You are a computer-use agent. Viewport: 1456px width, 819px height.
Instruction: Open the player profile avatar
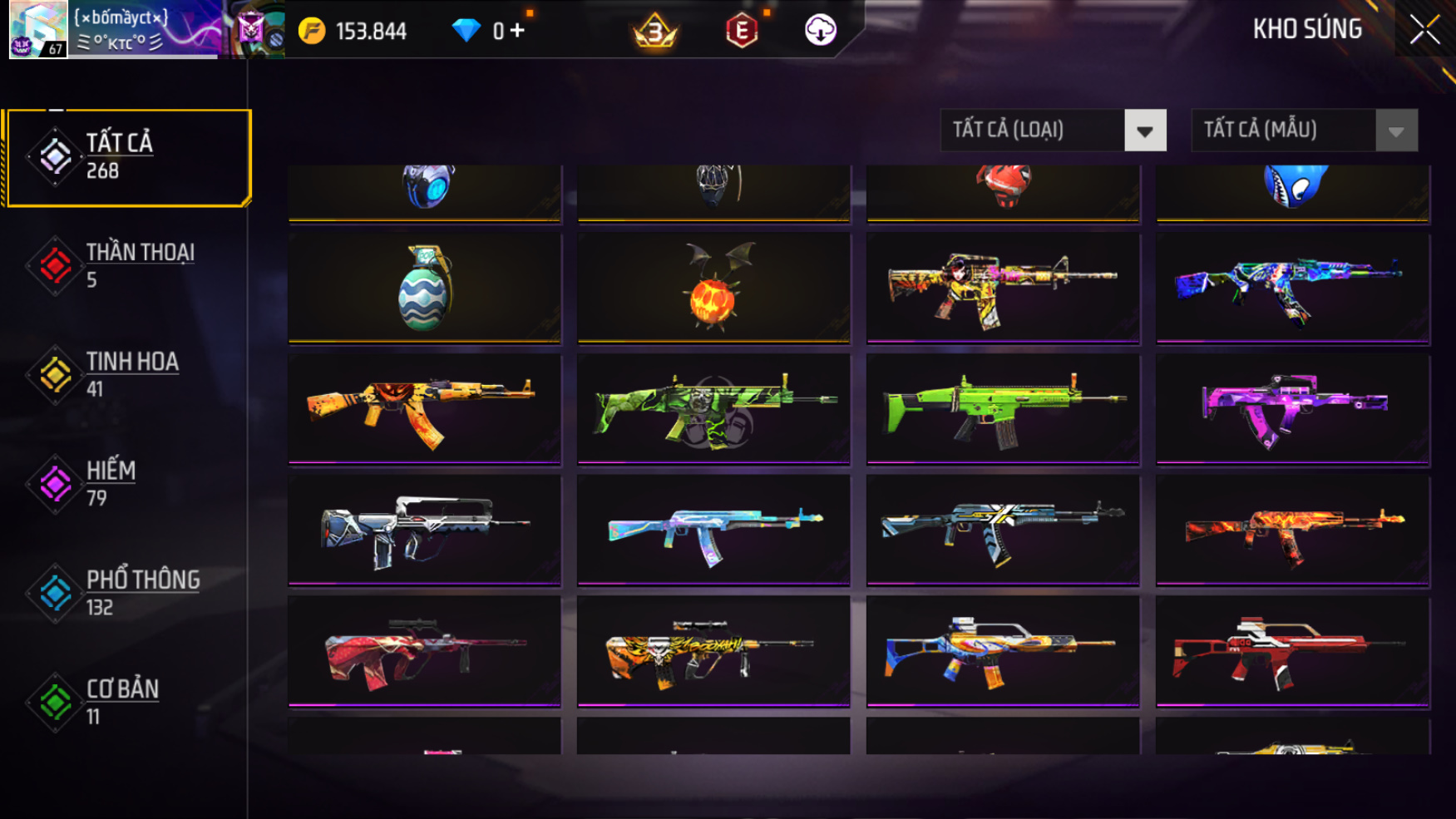click(37, 29)
